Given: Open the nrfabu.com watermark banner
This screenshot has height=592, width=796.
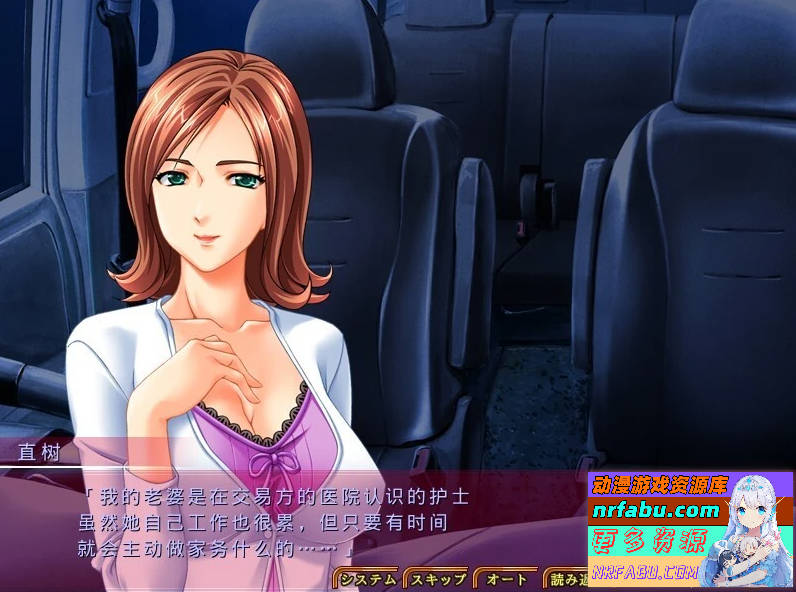Looking at the screenshot, I should pyautogui.click(x=690, y=529).
